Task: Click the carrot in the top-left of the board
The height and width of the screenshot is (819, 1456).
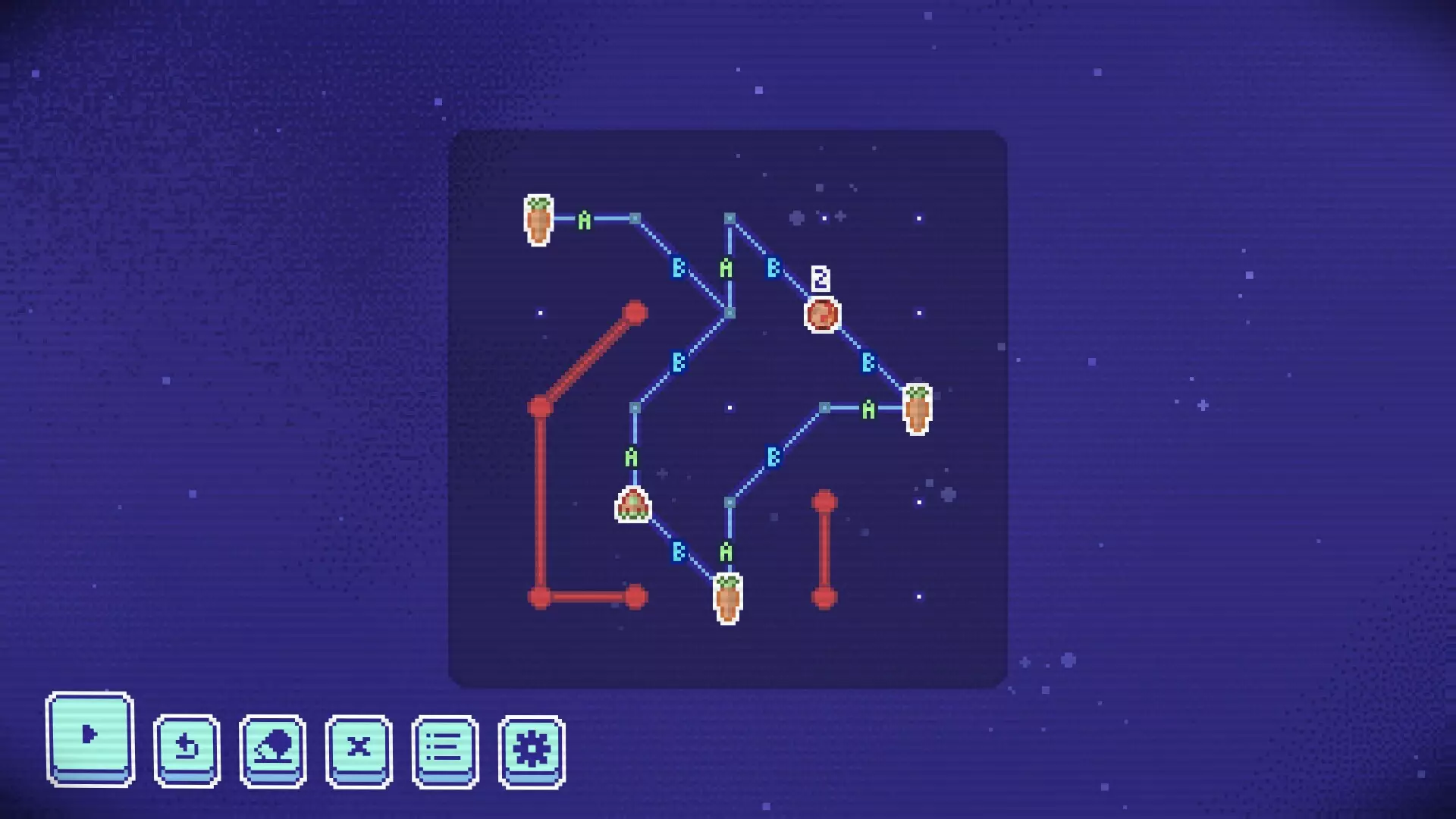Action: (x=538, y=220)
